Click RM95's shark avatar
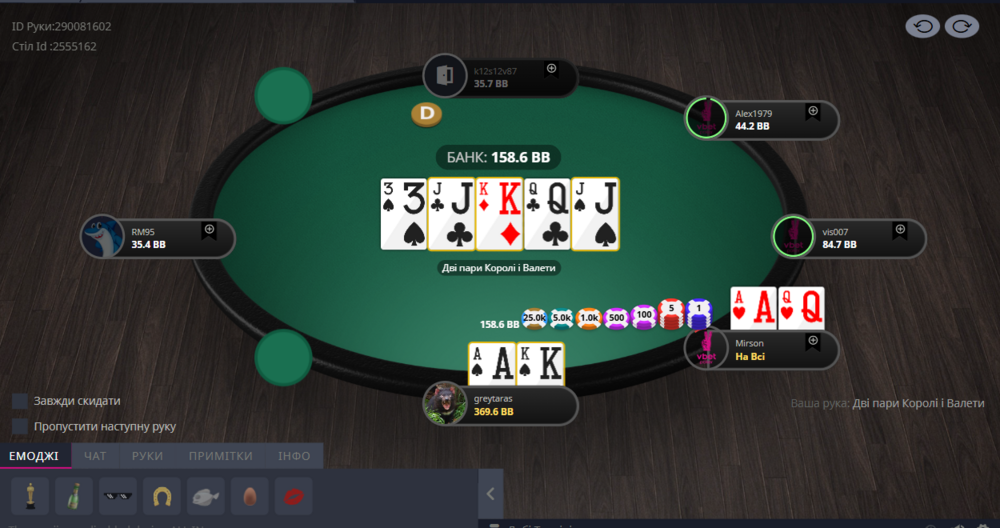Viewport: 1000px width, 528px height. point(103,238)
